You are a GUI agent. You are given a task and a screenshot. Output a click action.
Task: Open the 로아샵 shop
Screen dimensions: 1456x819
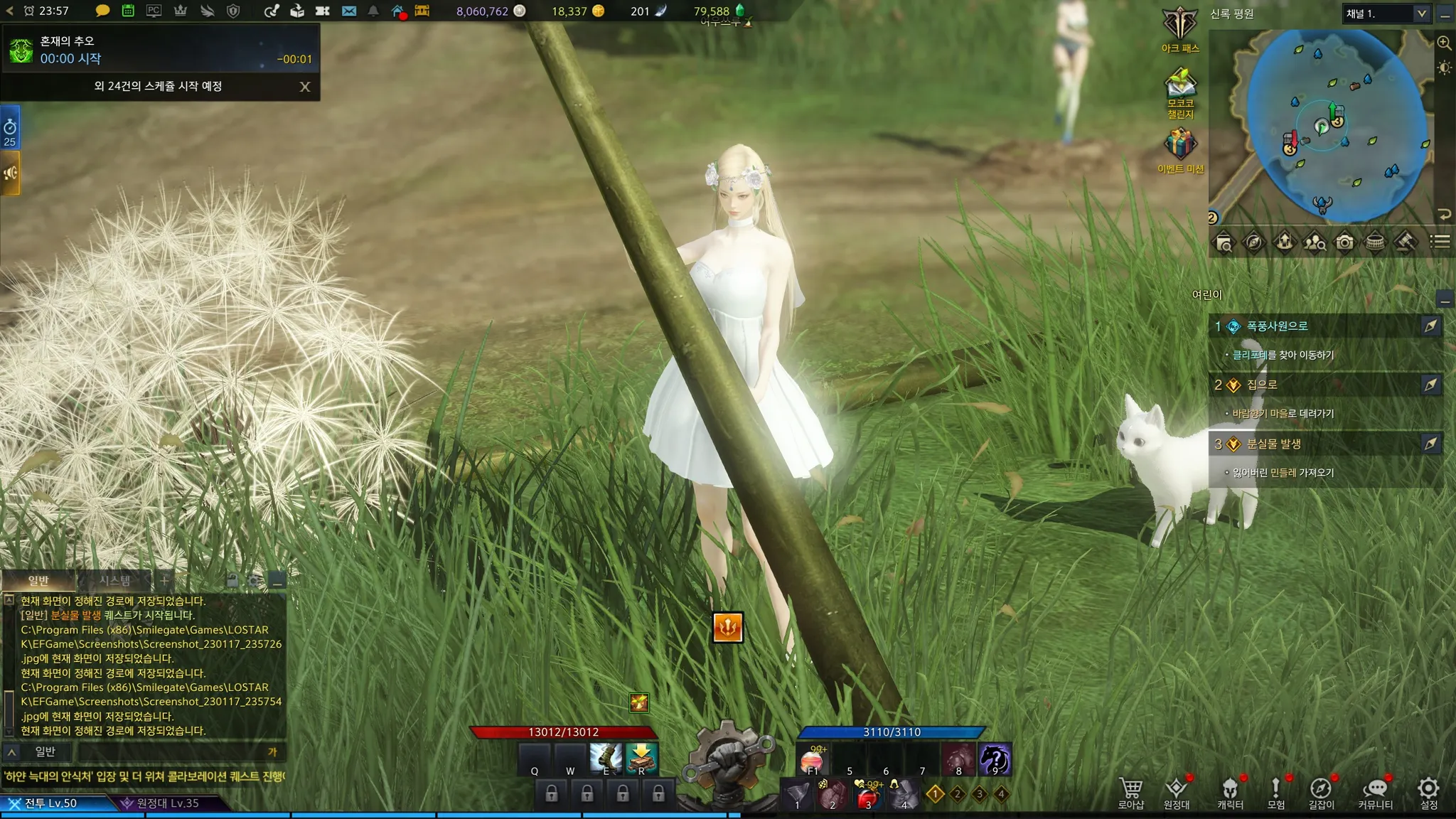[x=1131, y=793]
